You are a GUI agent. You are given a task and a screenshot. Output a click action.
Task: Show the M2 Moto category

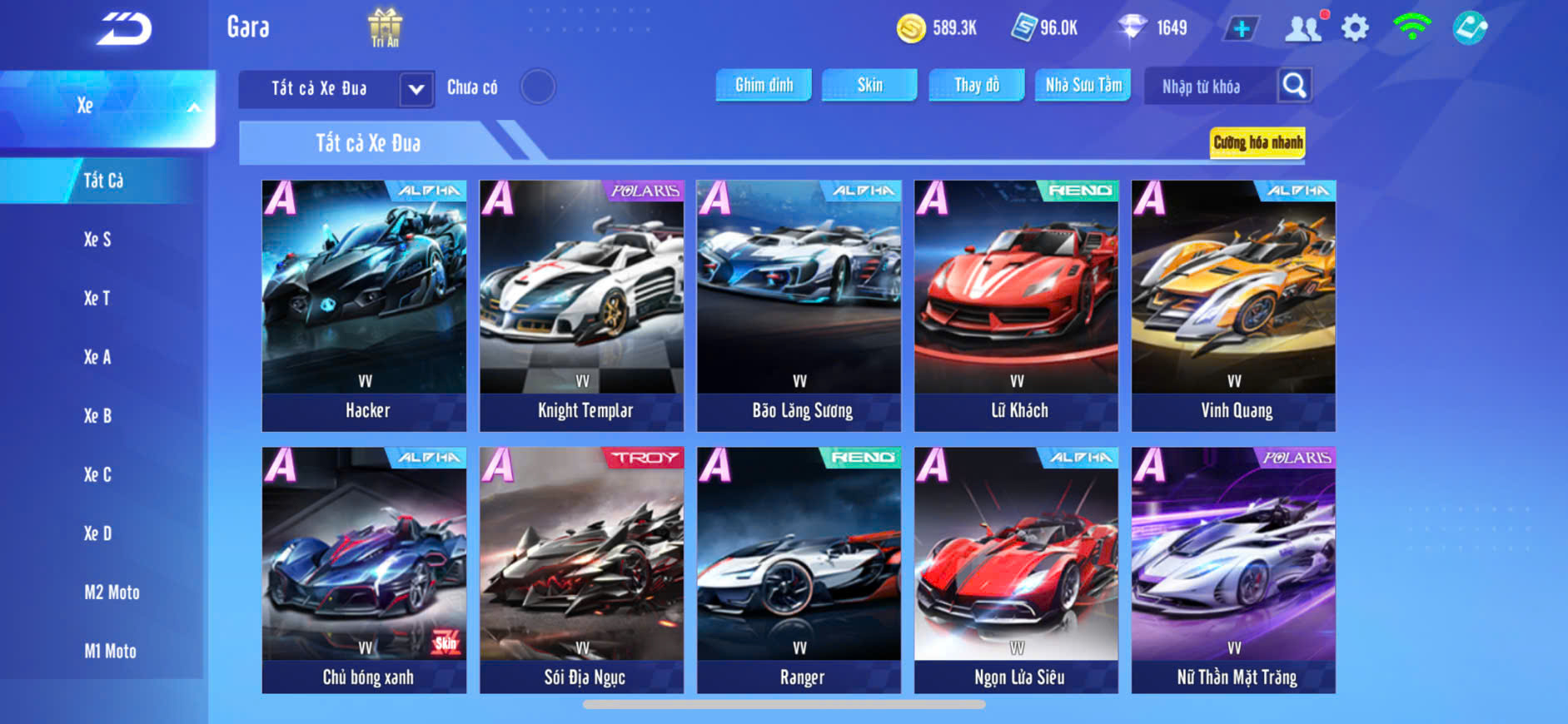pyautogui.click(x=112, y=593)
